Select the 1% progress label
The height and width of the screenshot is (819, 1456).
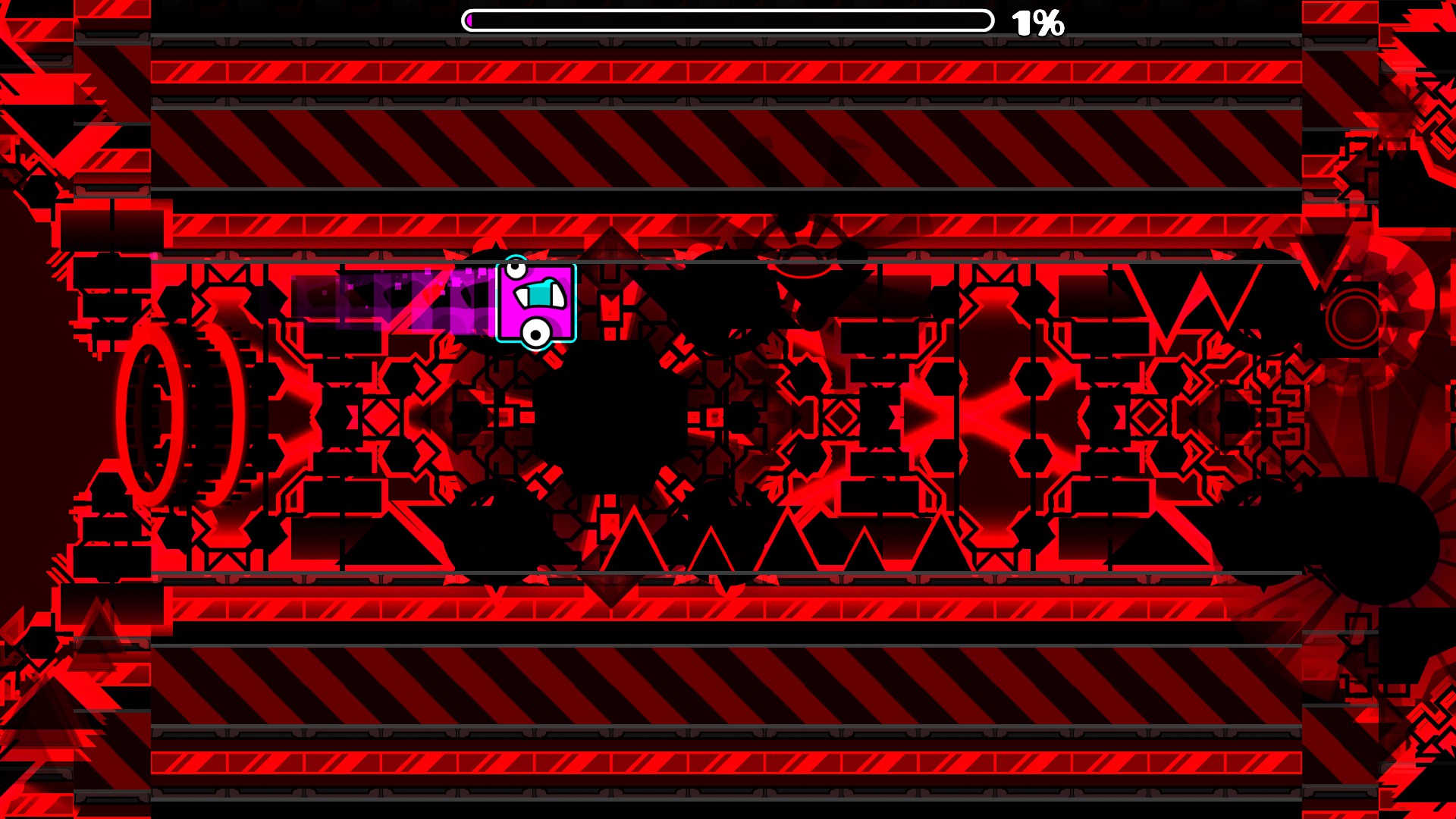(x=1037, y=23)
